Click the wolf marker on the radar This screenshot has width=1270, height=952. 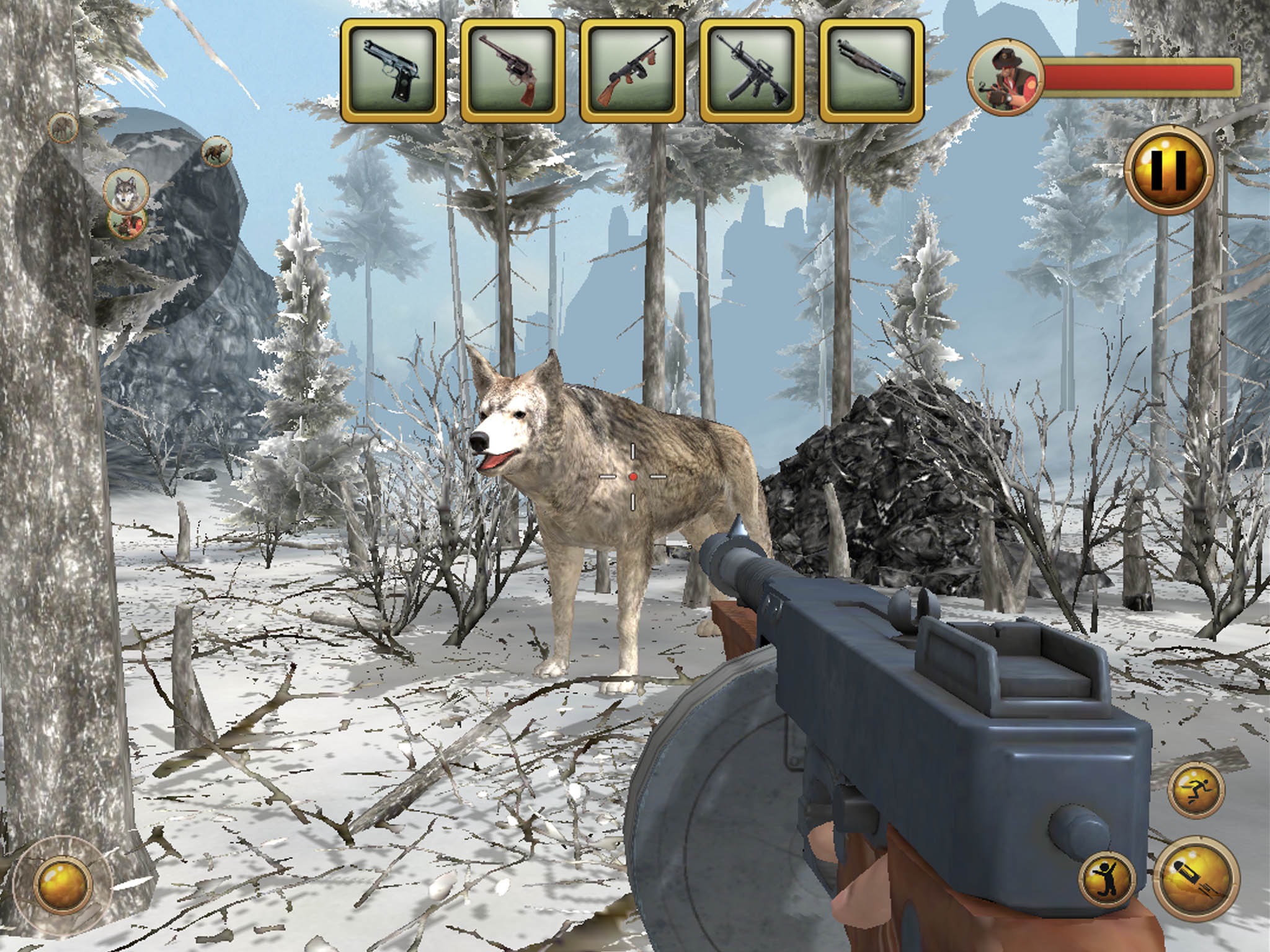point(126,189)
